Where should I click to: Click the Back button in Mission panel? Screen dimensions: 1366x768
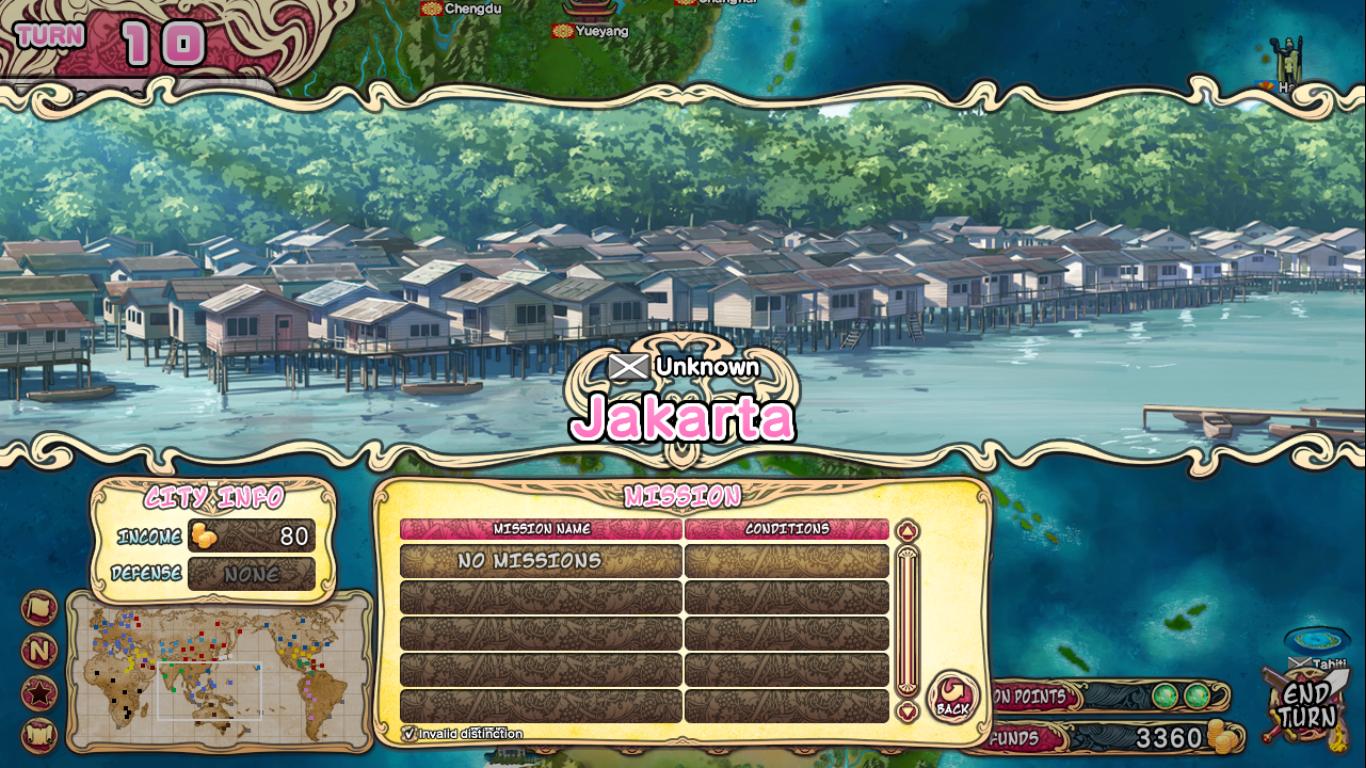[x=952, y=697]
